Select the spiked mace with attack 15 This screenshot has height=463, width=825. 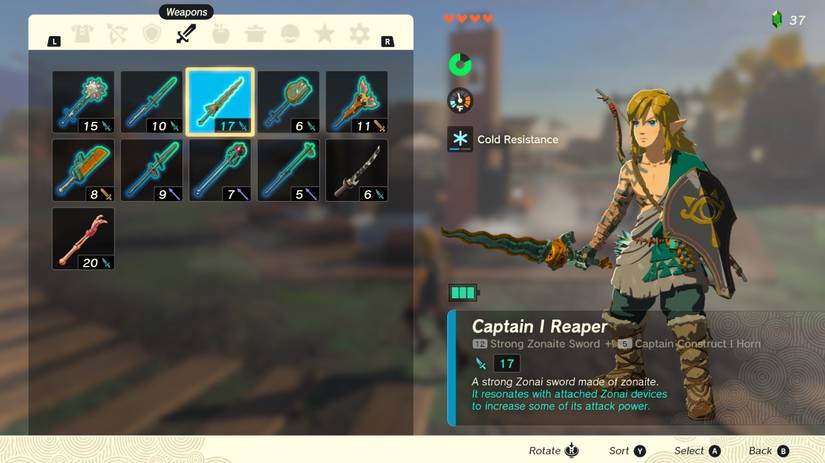(x=83, y=102)
